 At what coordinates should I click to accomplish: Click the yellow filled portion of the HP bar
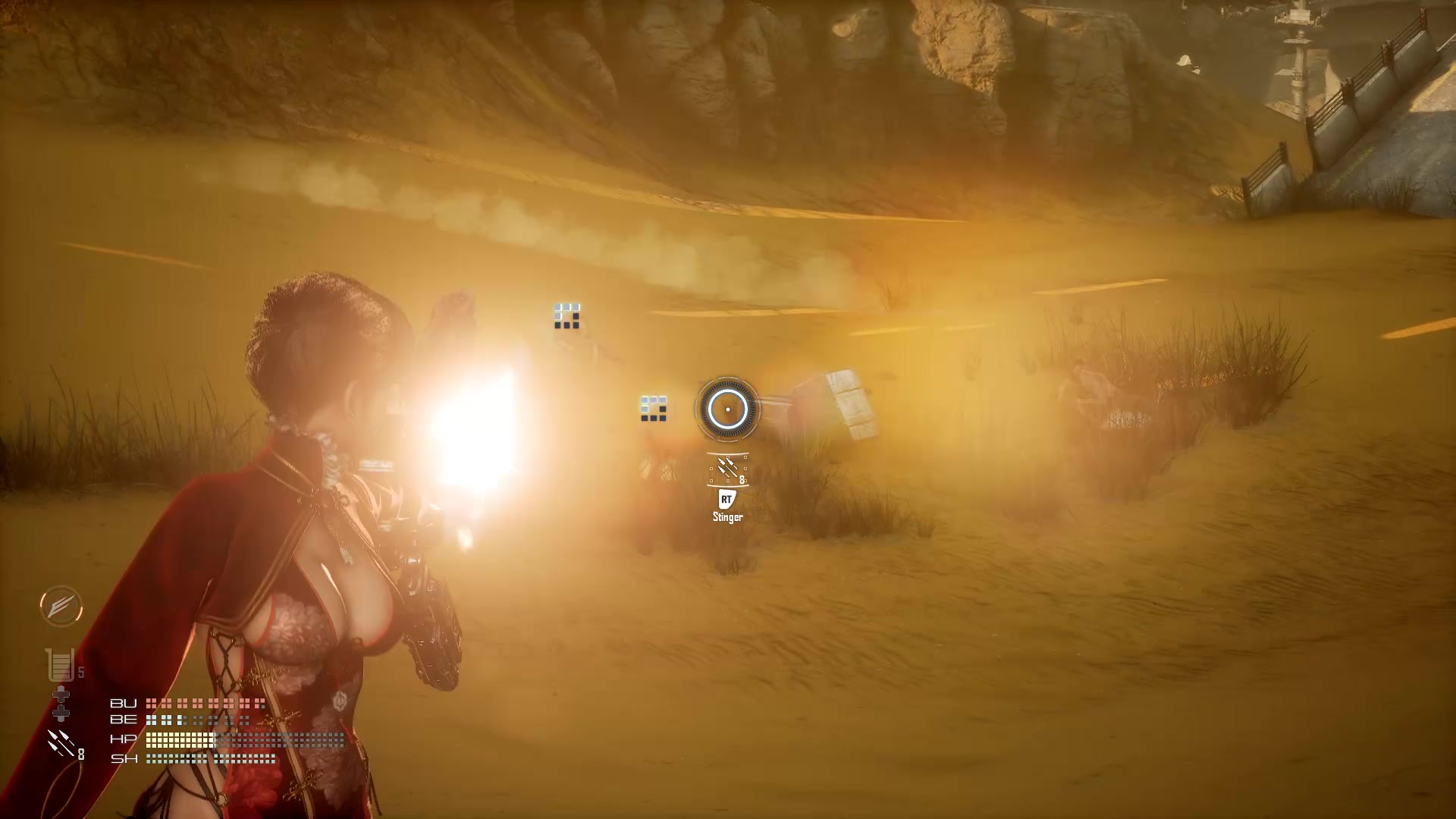[178, 741]
